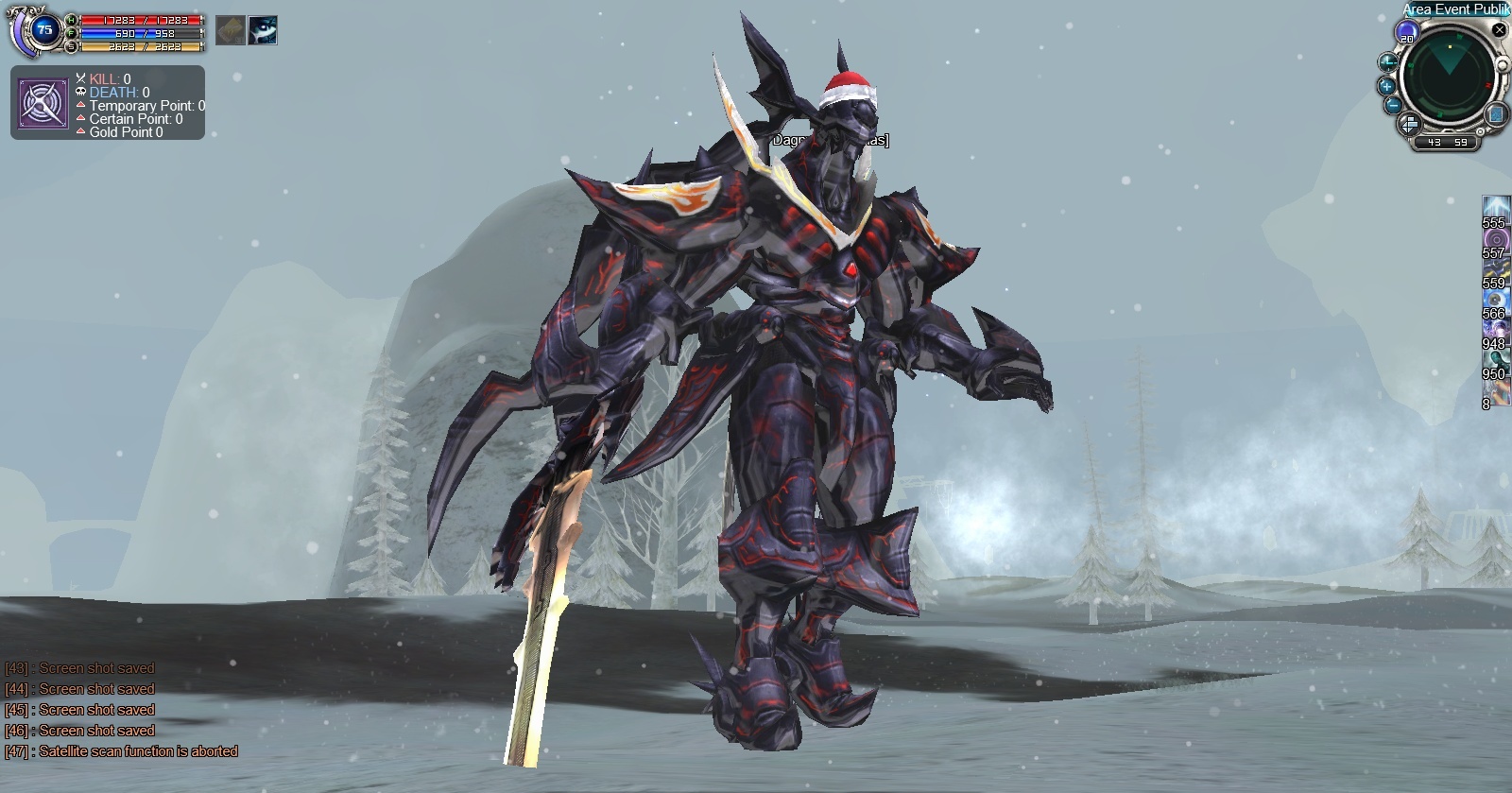Activate the purple rings skill numbered 557
The image size is (1512, 793).
1496,240
